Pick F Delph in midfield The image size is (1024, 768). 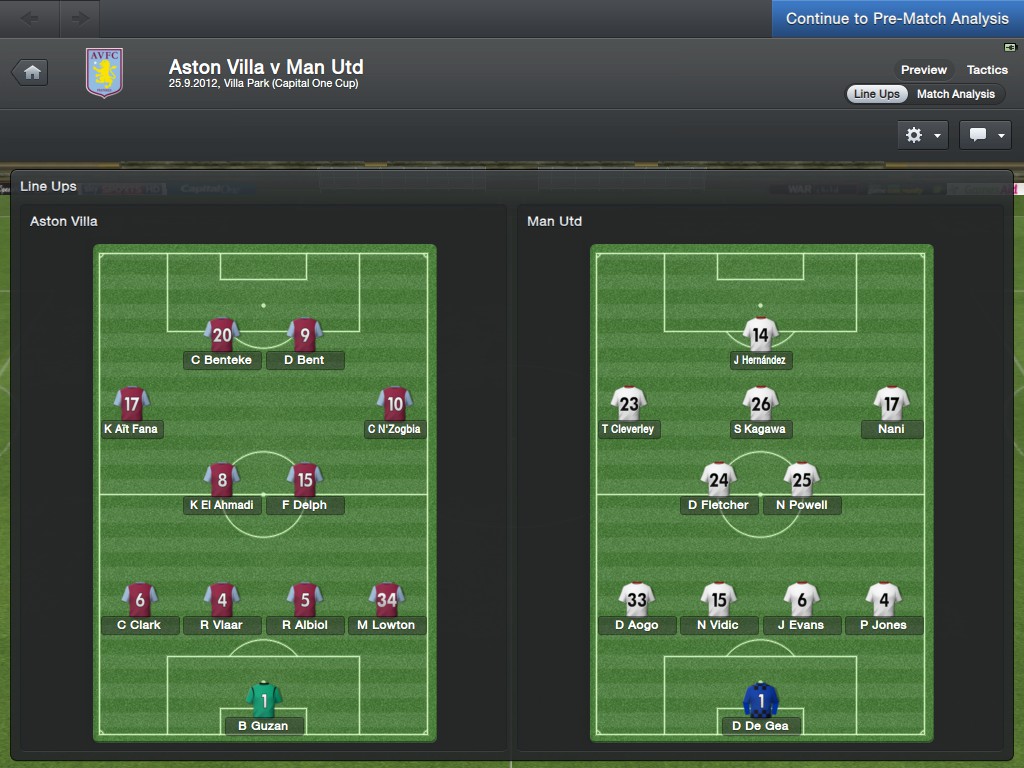[304, 489]
